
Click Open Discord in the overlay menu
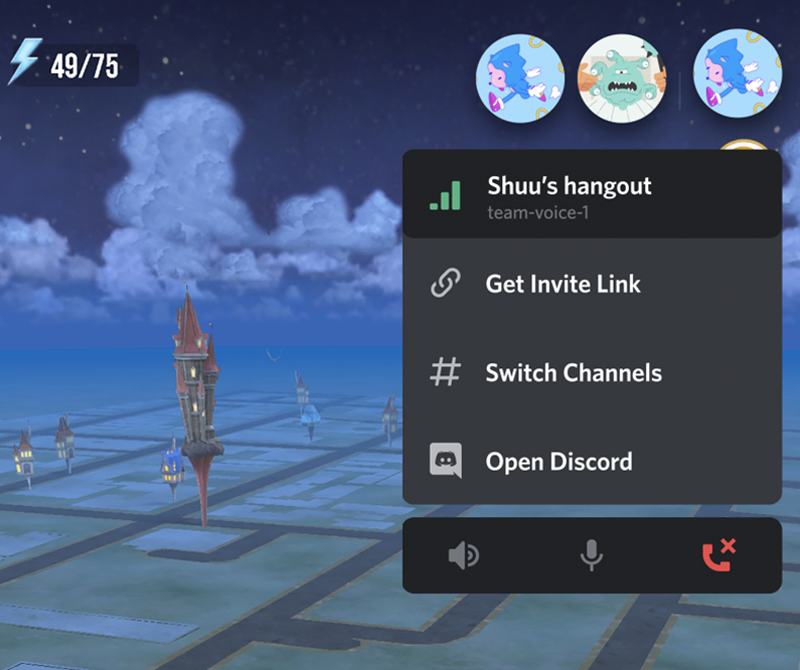click(558, 462)
